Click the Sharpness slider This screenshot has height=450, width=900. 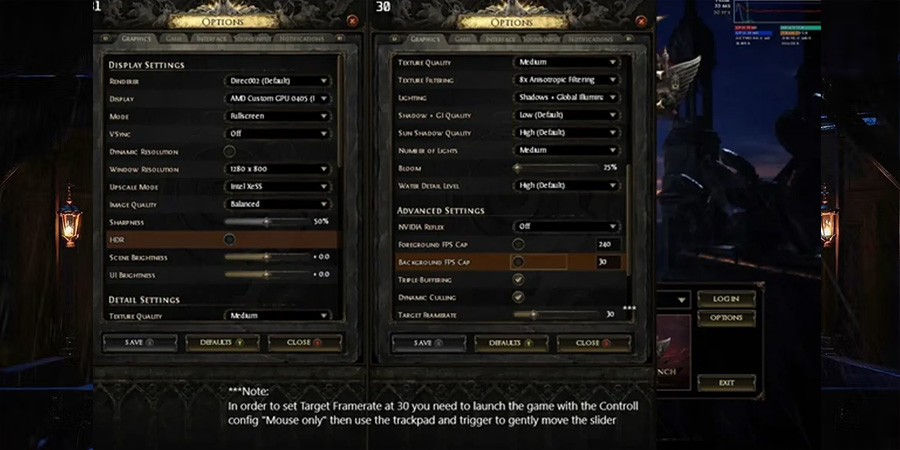[266, 221]
